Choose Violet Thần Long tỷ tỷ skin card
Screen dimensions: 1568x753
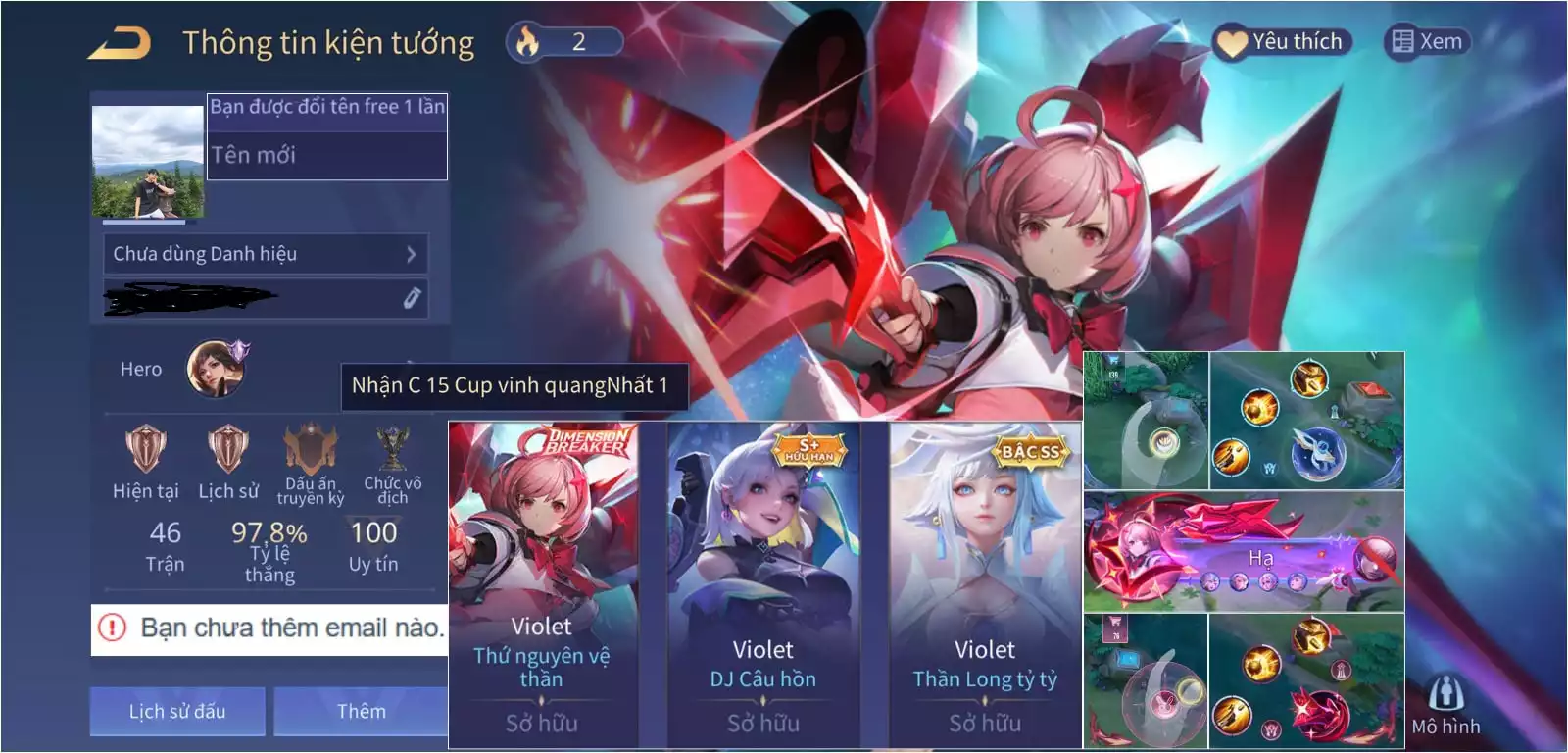(985, 584)
